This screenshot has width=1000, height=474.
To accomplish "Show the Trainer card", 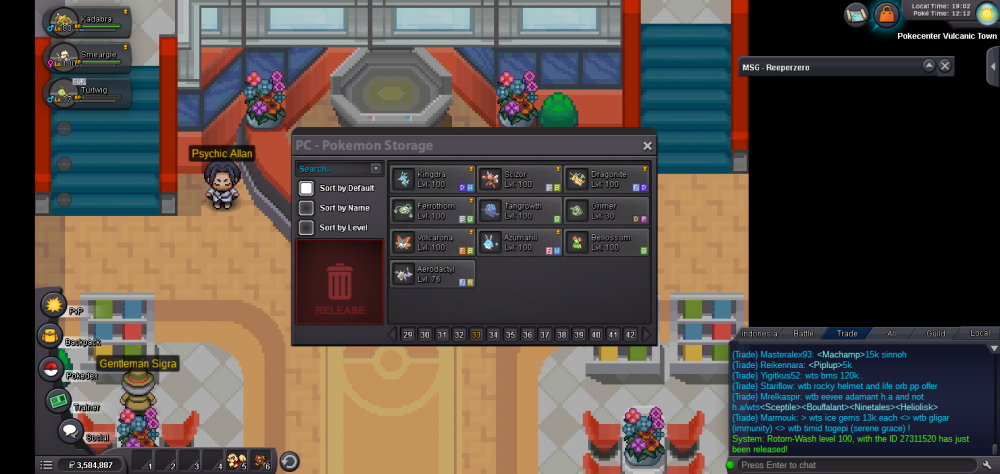I will (57, 401).
